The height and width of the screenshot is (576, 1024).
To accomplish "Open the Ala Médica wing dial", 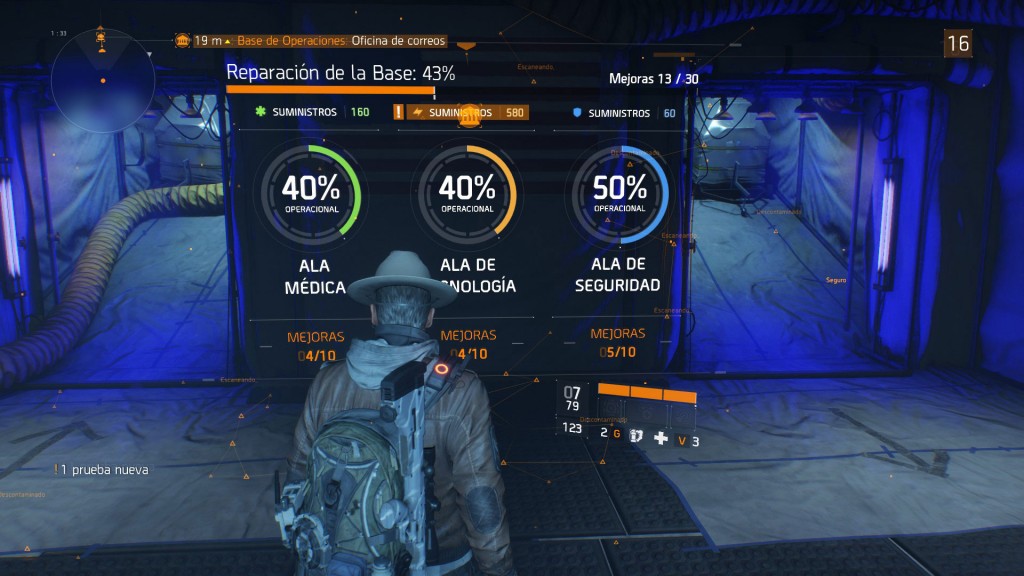I will 310,191.
